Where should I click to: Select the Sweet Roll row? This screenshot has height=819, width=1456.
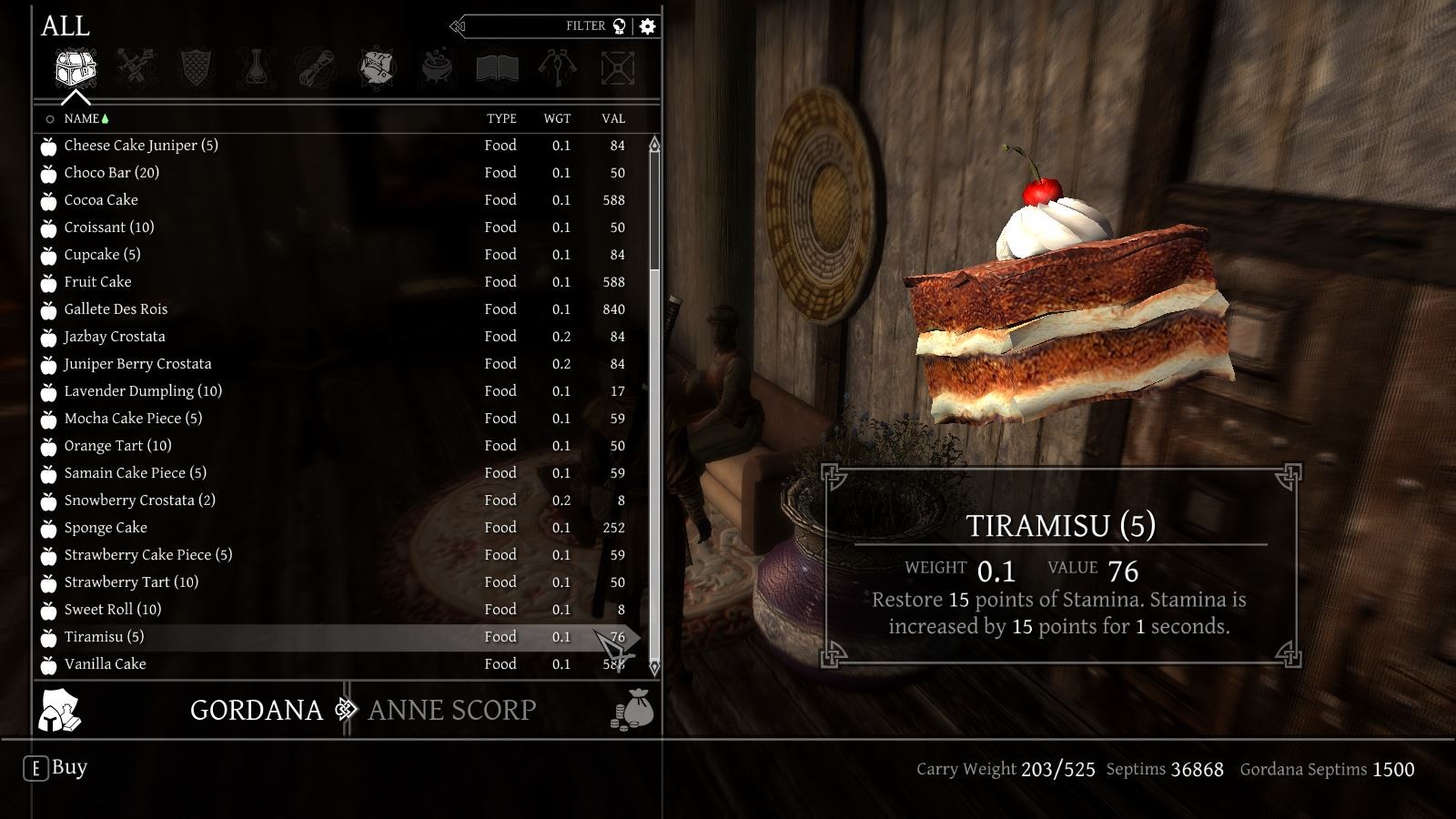[112, 610]
